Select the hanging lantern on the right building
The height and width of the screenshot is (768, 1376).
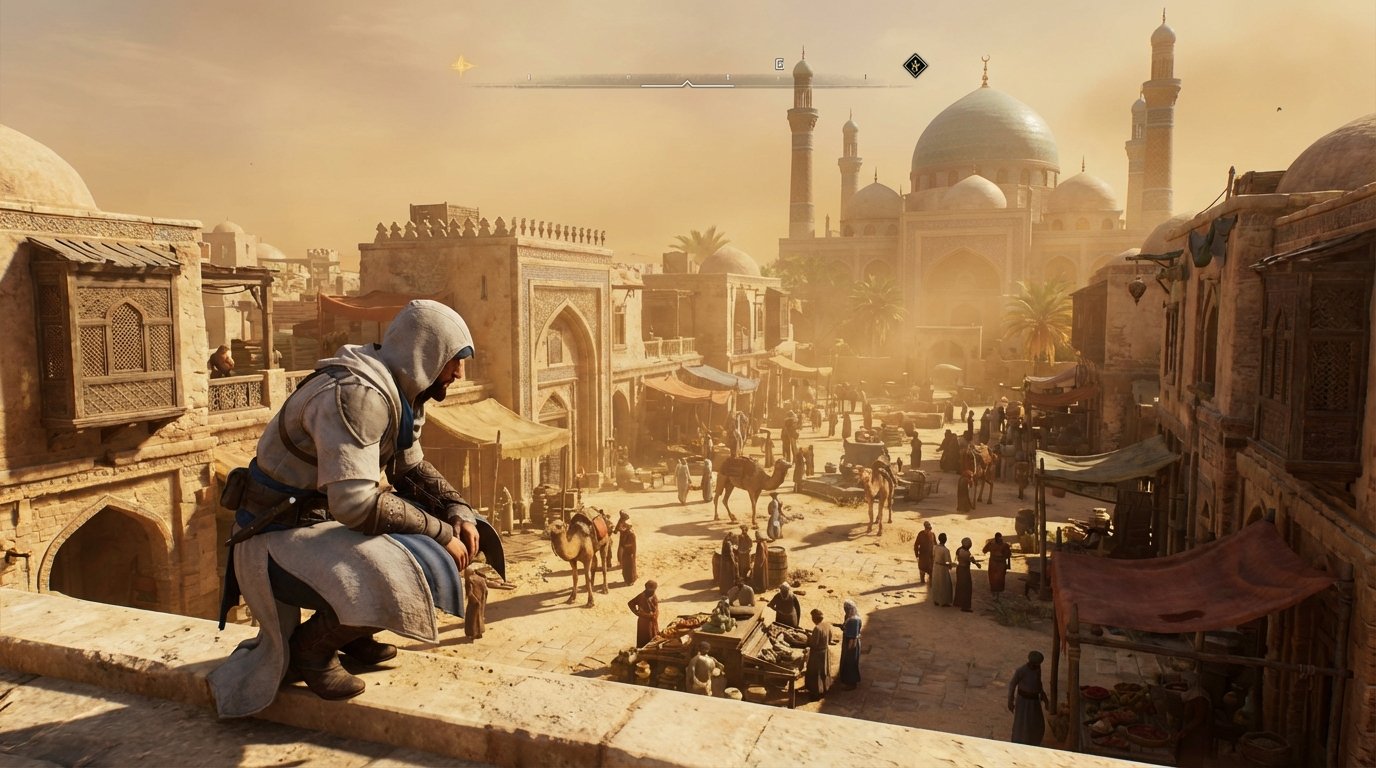click(1137, 289)
